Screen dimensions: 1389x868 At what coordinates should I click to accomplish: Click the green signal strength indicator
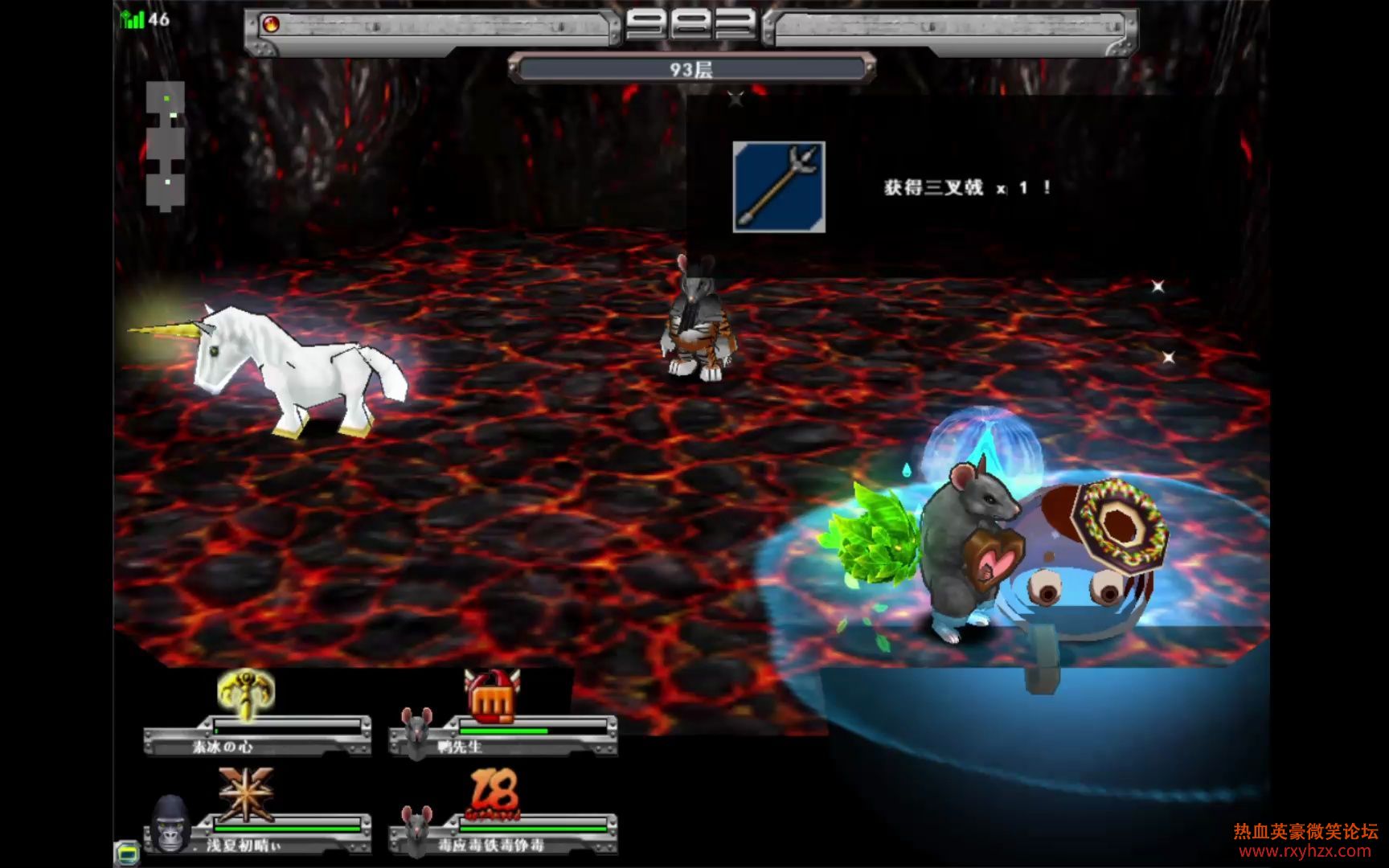pyautogui.click(x=132, y=19)
